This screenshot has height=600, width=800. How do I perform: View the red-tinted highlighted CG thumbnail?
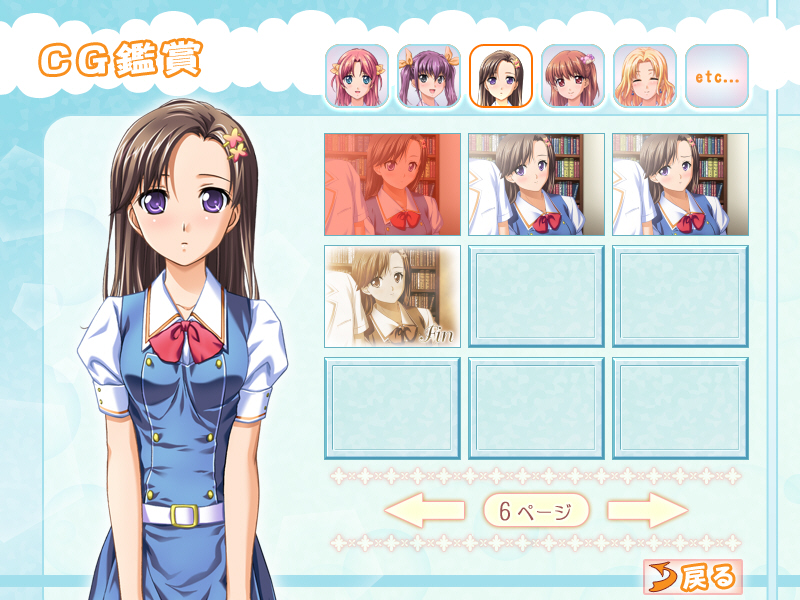pos(392,184)
